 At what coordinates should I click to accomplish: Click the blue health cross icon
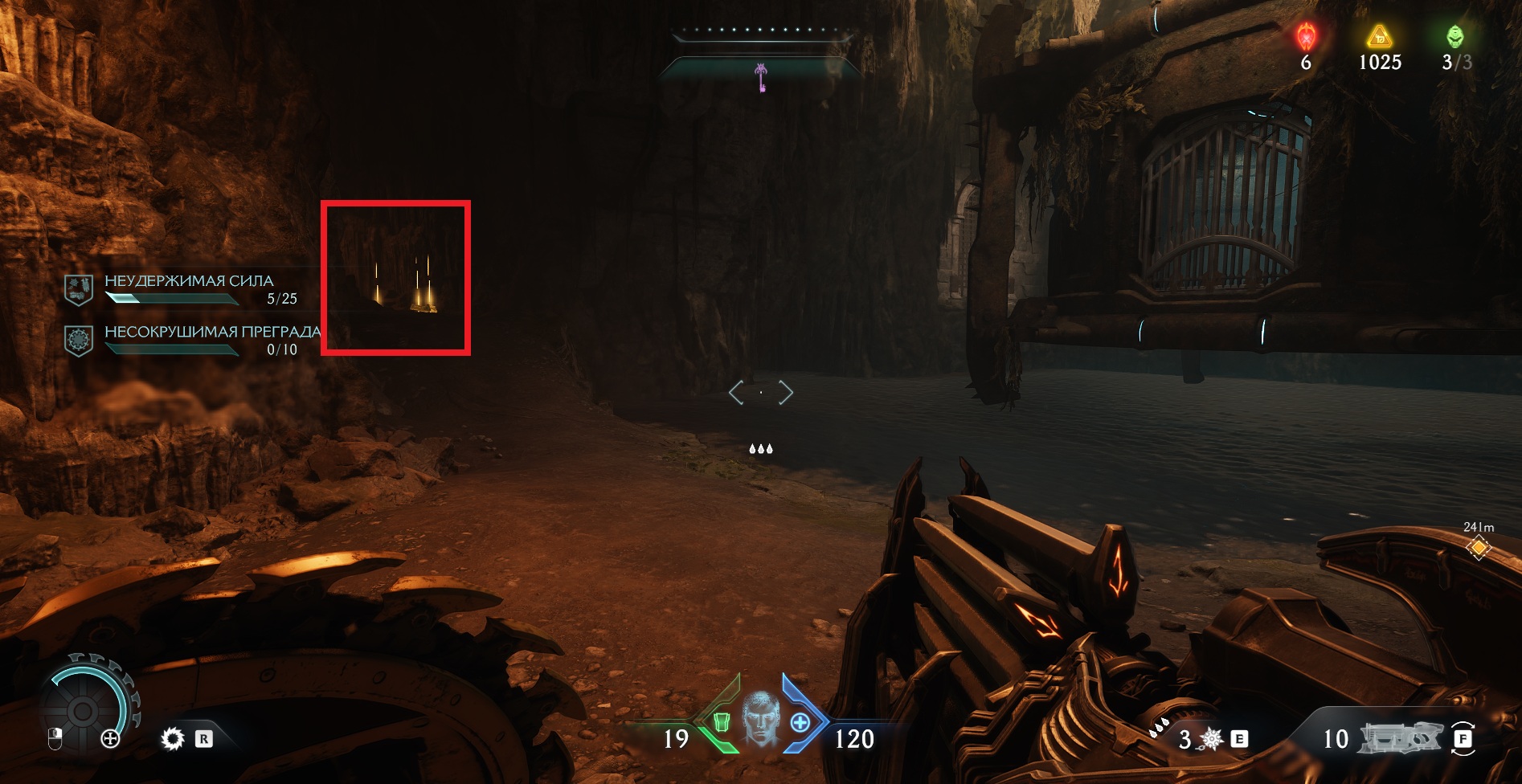[800, 722]
